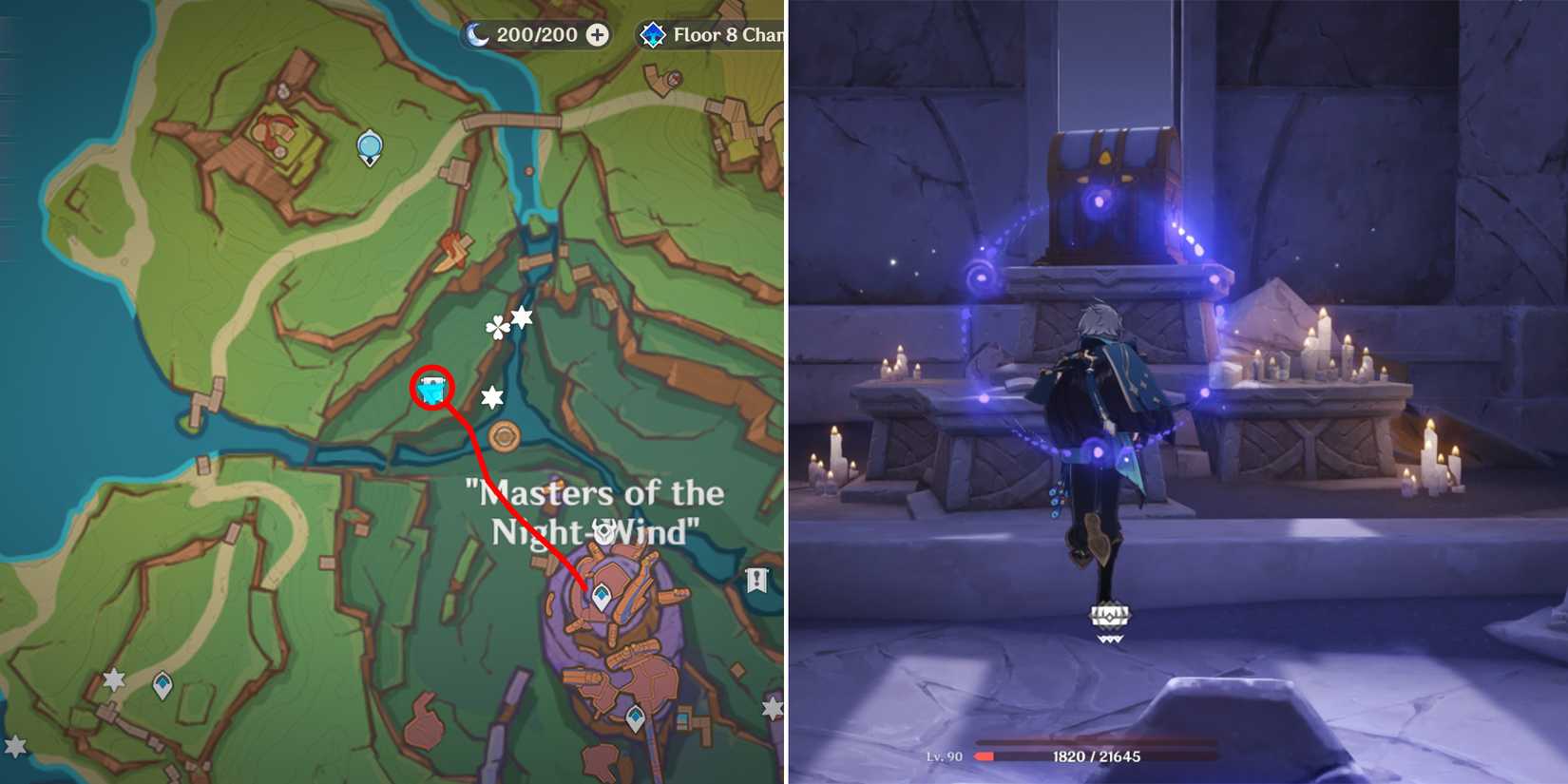Toggle the star pin at the map's far right
The image size is (1568, 784).
point(772,707)
